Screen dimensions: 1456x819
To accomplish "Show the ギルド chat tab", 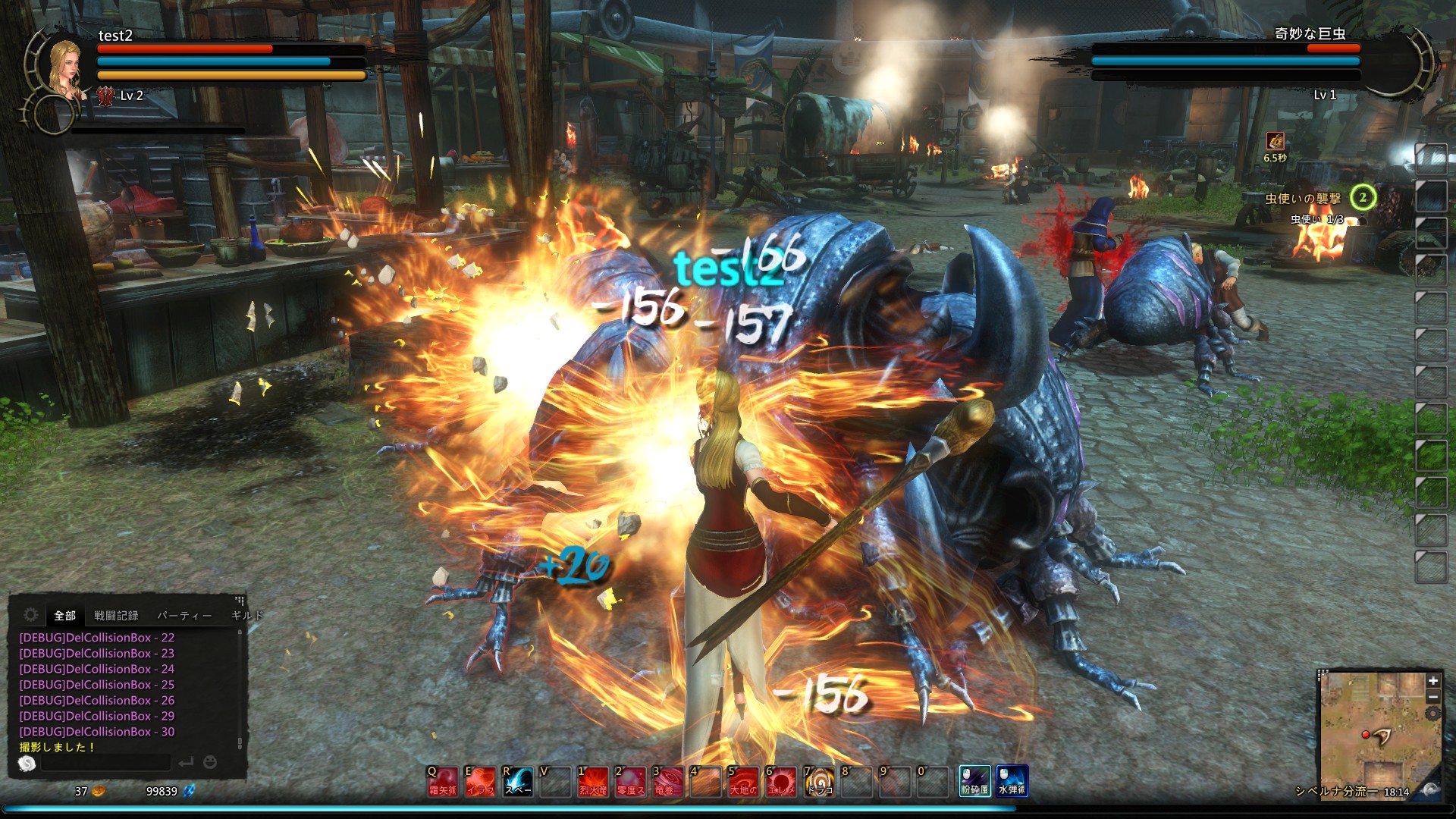I will click(x=246, y=615).
